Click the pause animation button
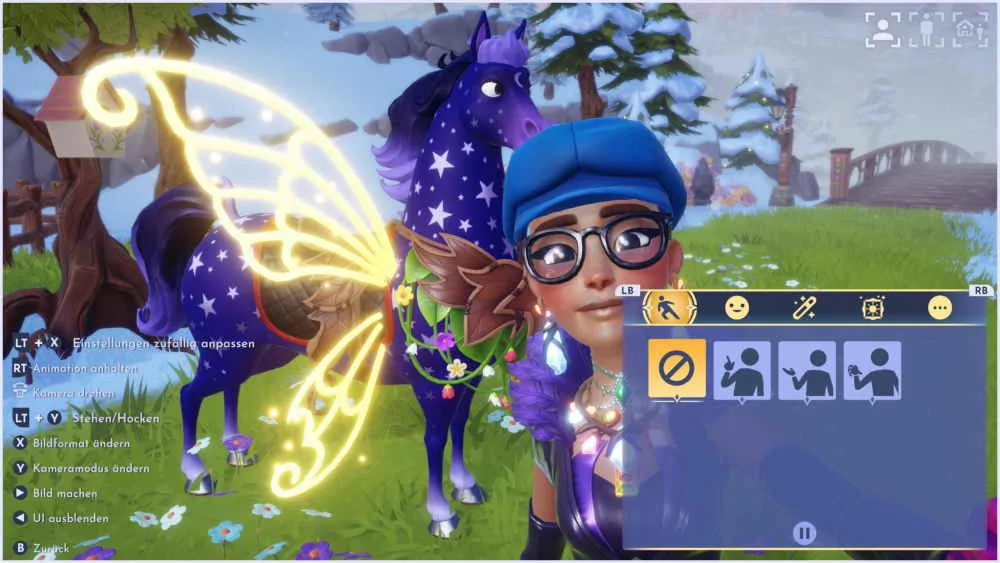Screen dimensions: 1000x563 [805, 532]
